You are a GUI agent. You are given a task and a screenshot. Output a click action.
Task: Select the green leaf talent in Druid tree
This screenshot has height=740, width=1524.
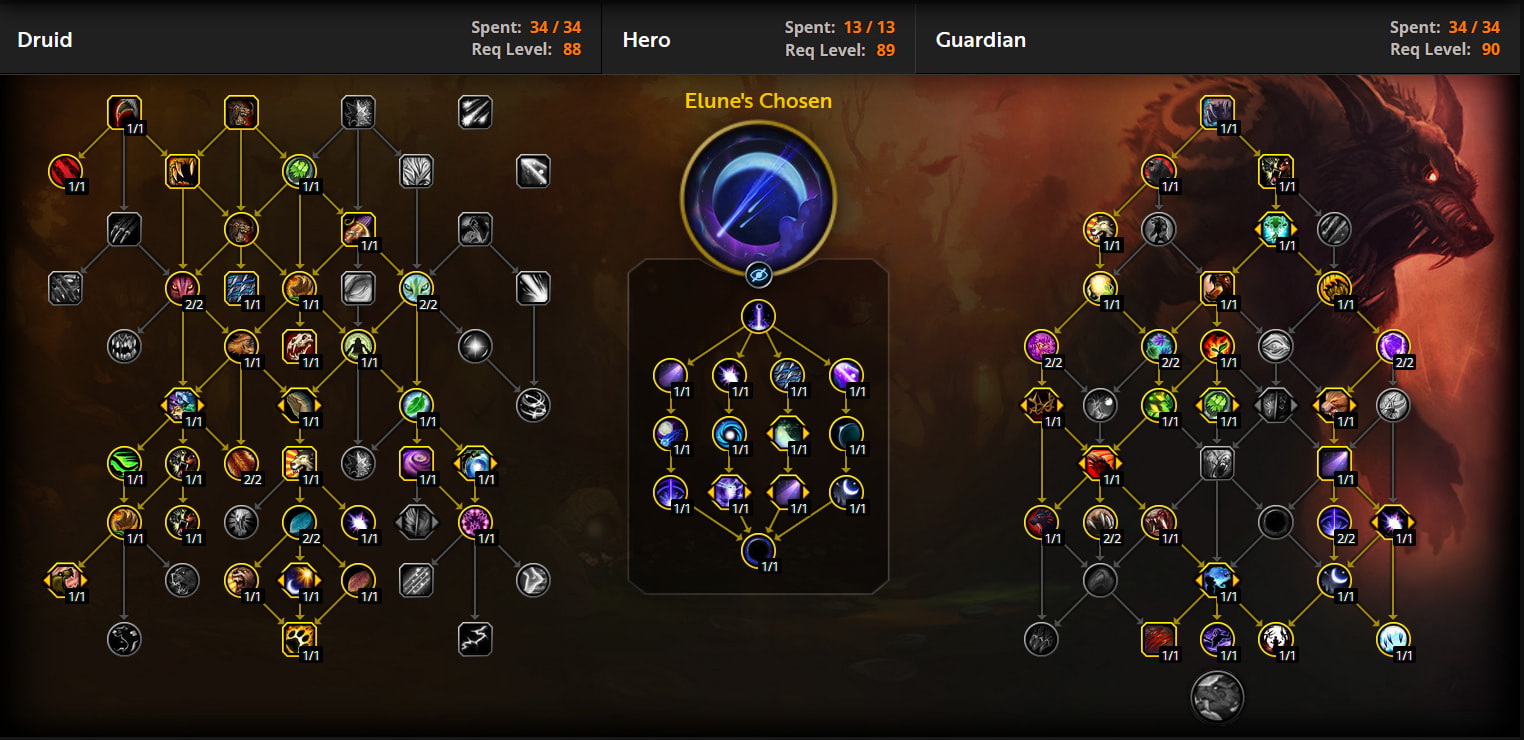pos(416,405)
